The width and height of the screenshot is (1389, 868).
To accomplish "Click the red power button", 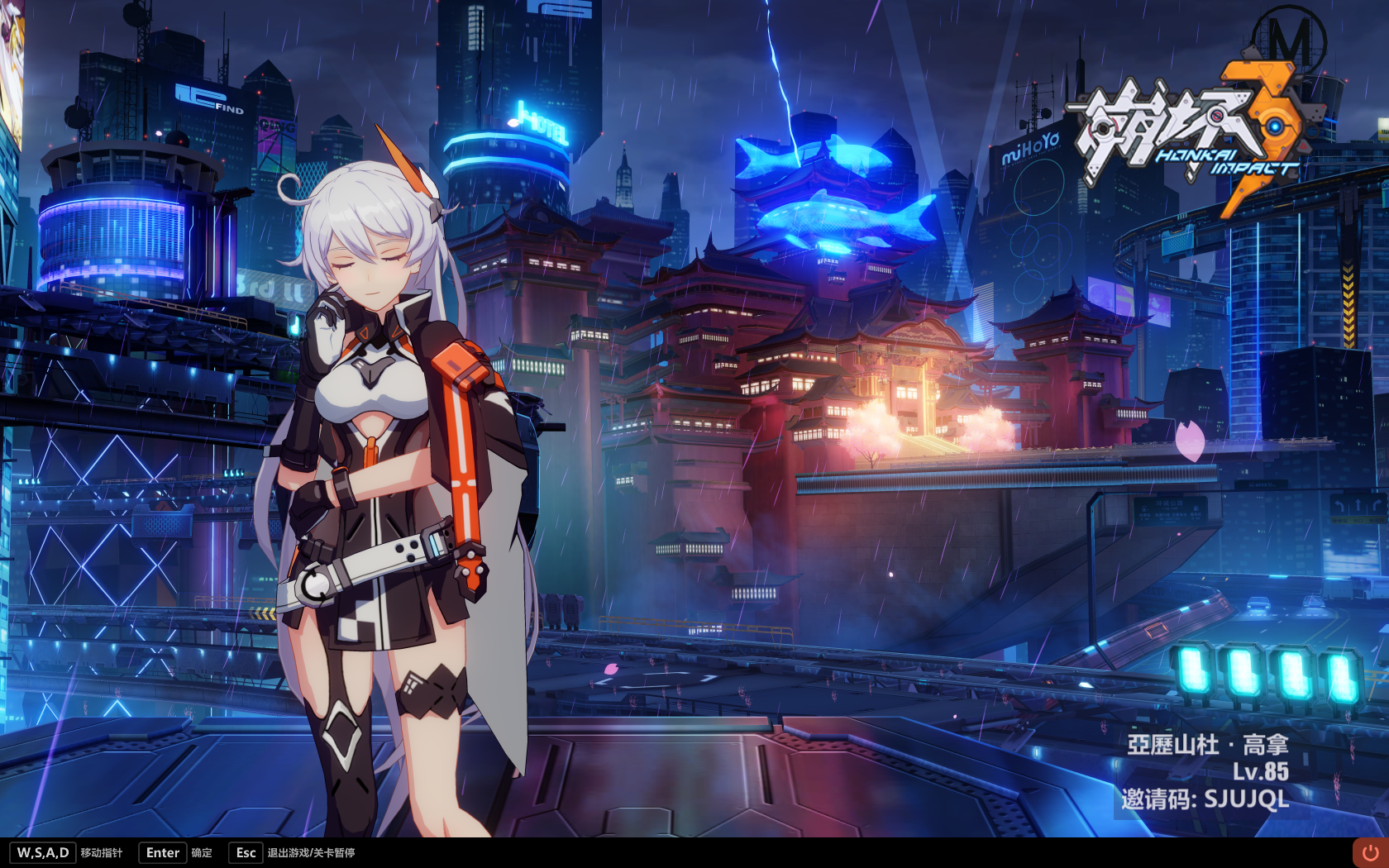I will point(1370,852).
